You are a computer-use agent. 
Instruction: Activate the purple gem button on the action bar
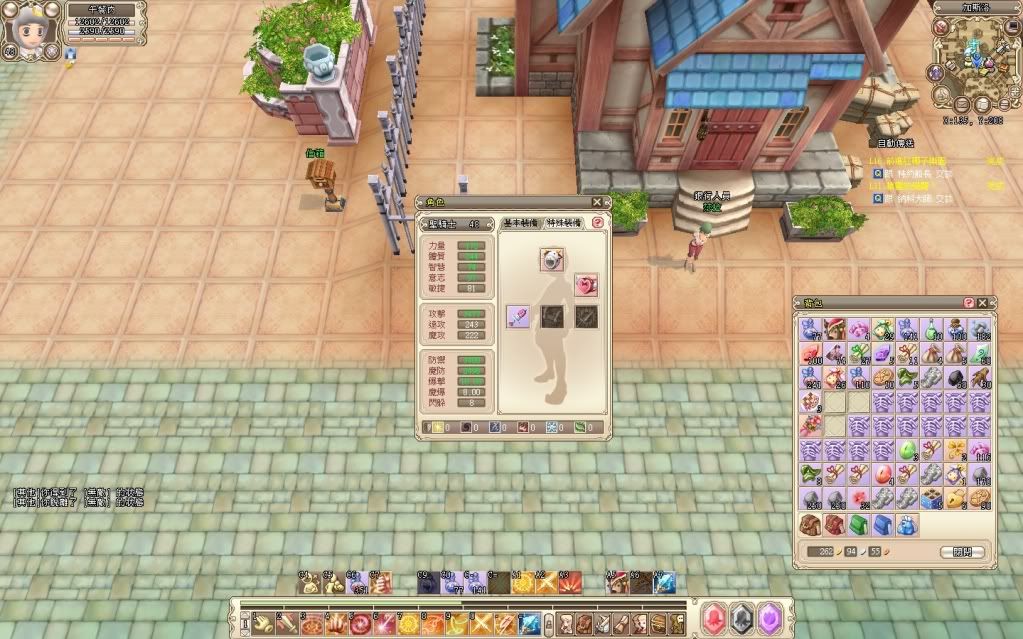tap(768, 617)
